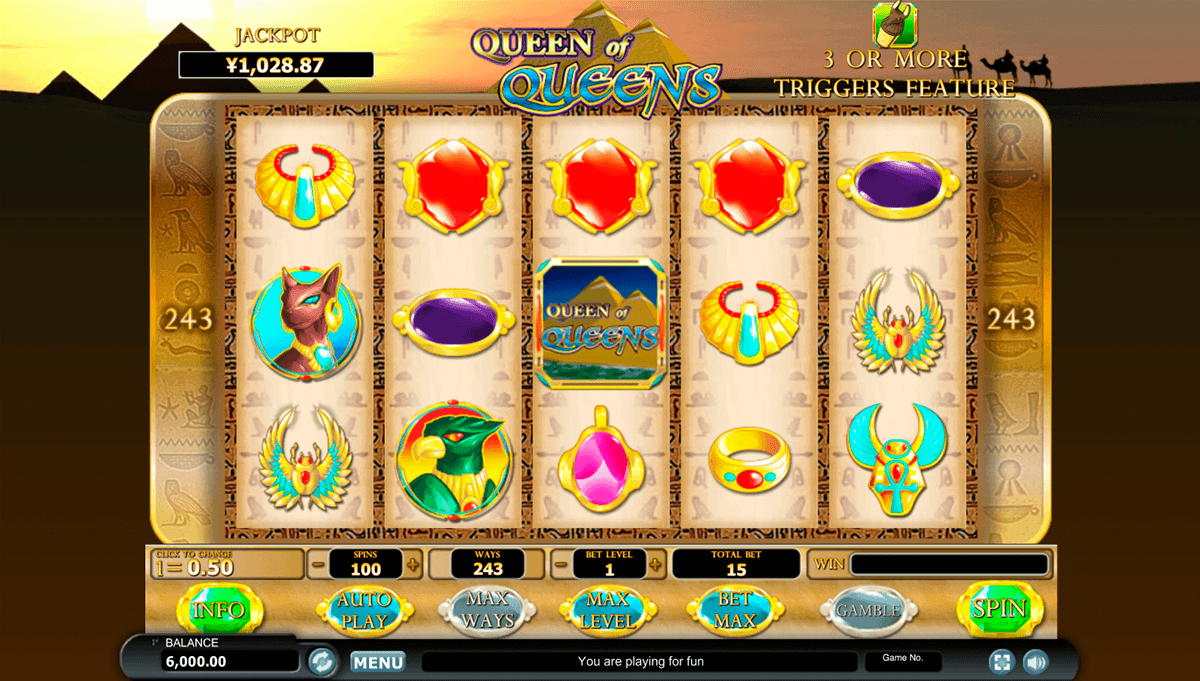Raise the bet level
Image resolution: width=1200 pixels, height=681 pixels.
(x=656, y=564)
